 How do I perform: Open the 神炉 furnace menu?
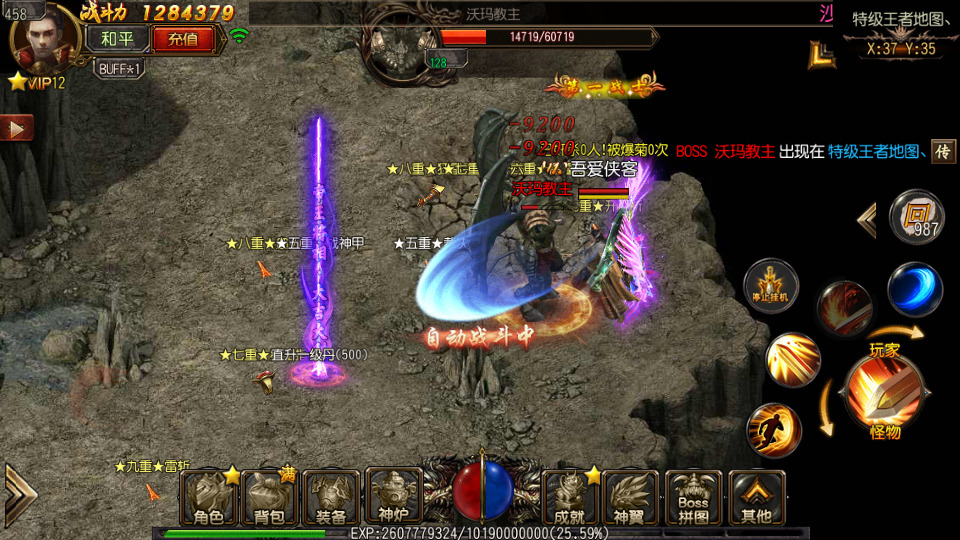tap(393, 497)
